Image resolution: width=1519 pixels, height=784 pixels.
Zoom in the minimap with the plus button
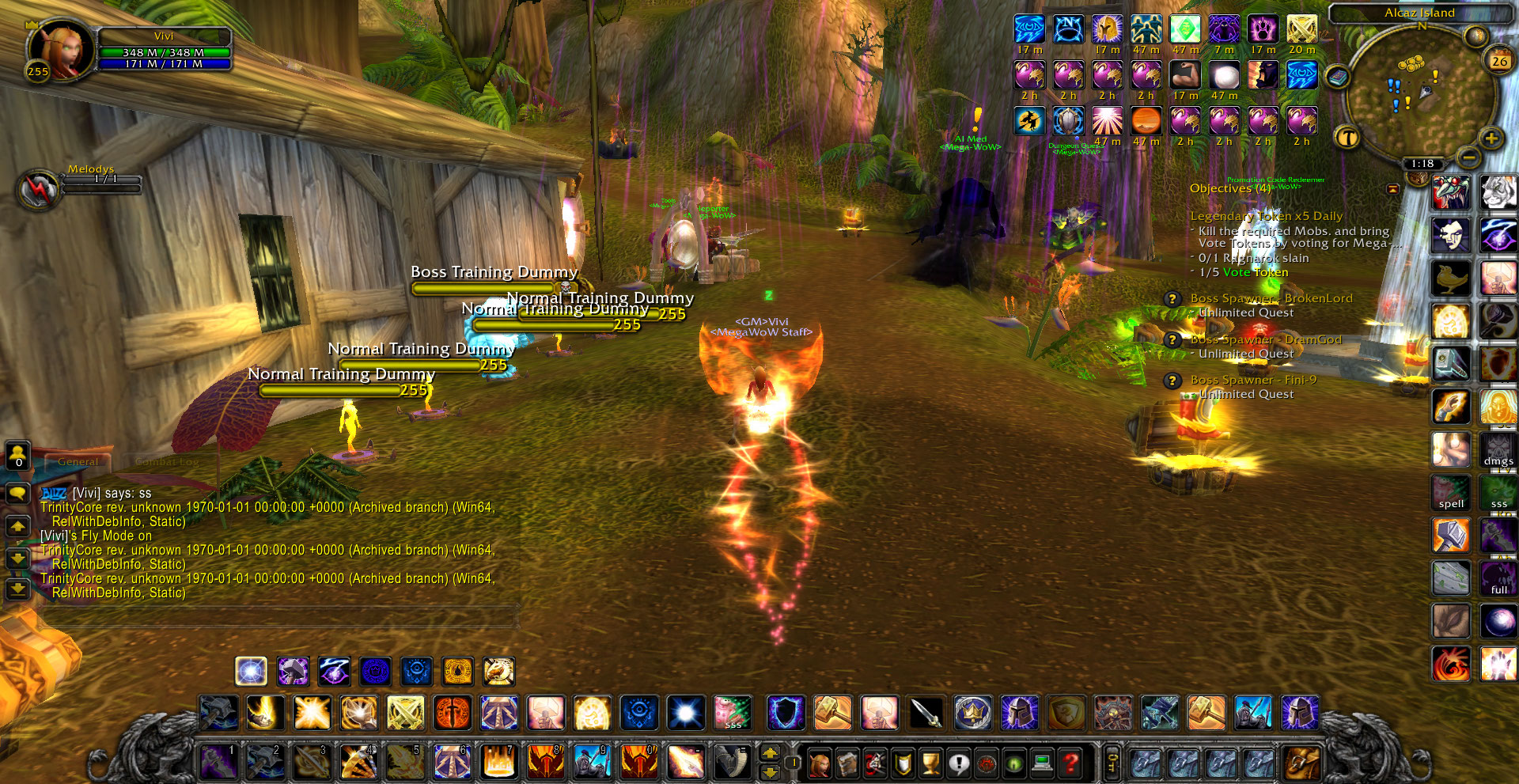click(x=1491, y=138)
